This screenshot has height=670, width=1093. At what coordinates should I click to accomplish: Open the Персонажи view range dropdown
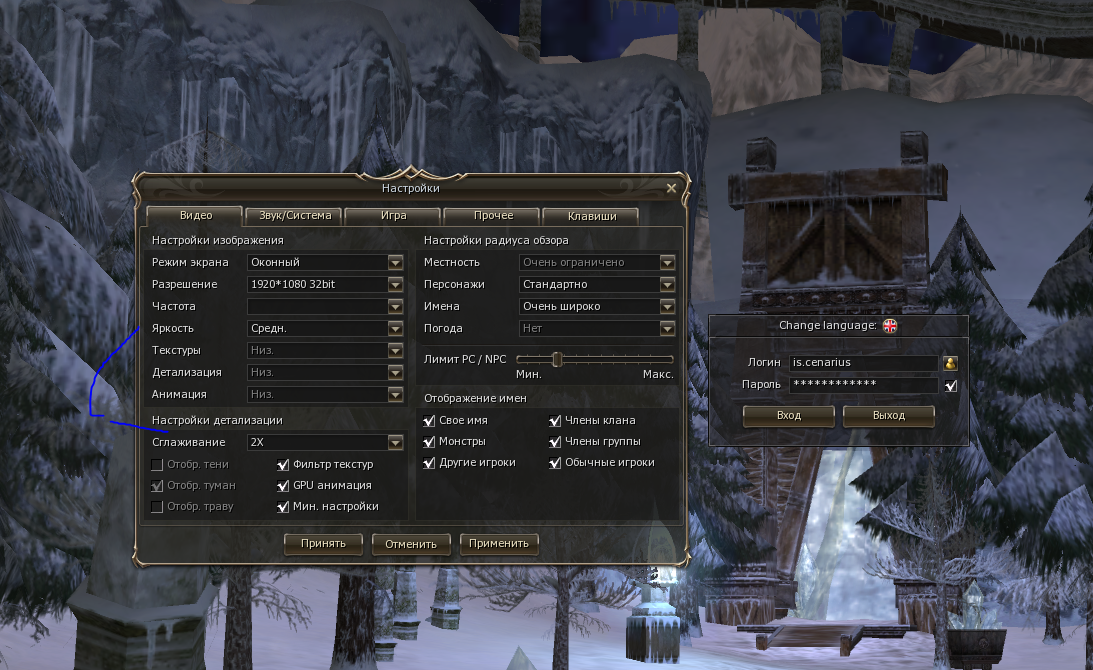(x=668, y=285)
